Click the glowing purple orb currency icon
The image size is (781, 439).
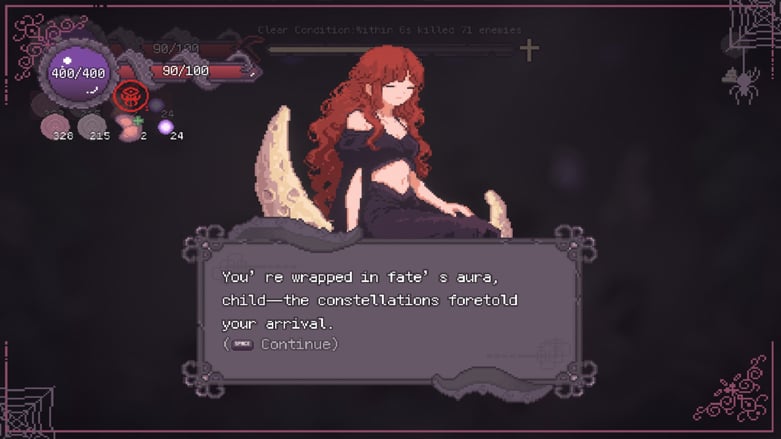165,127
